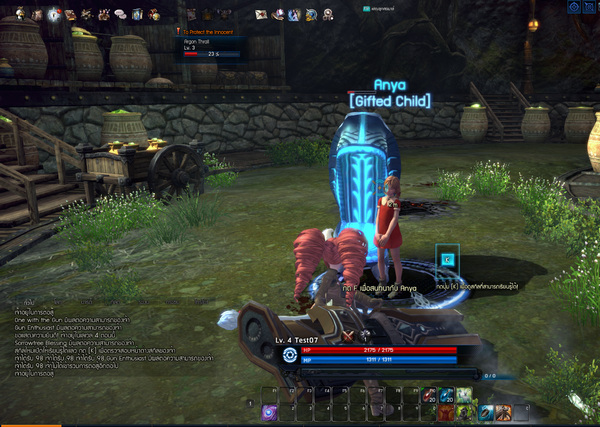Screen dimensions: 600x427
Task: Open the glowing orb icon with red badge
Action: [53, 14]
